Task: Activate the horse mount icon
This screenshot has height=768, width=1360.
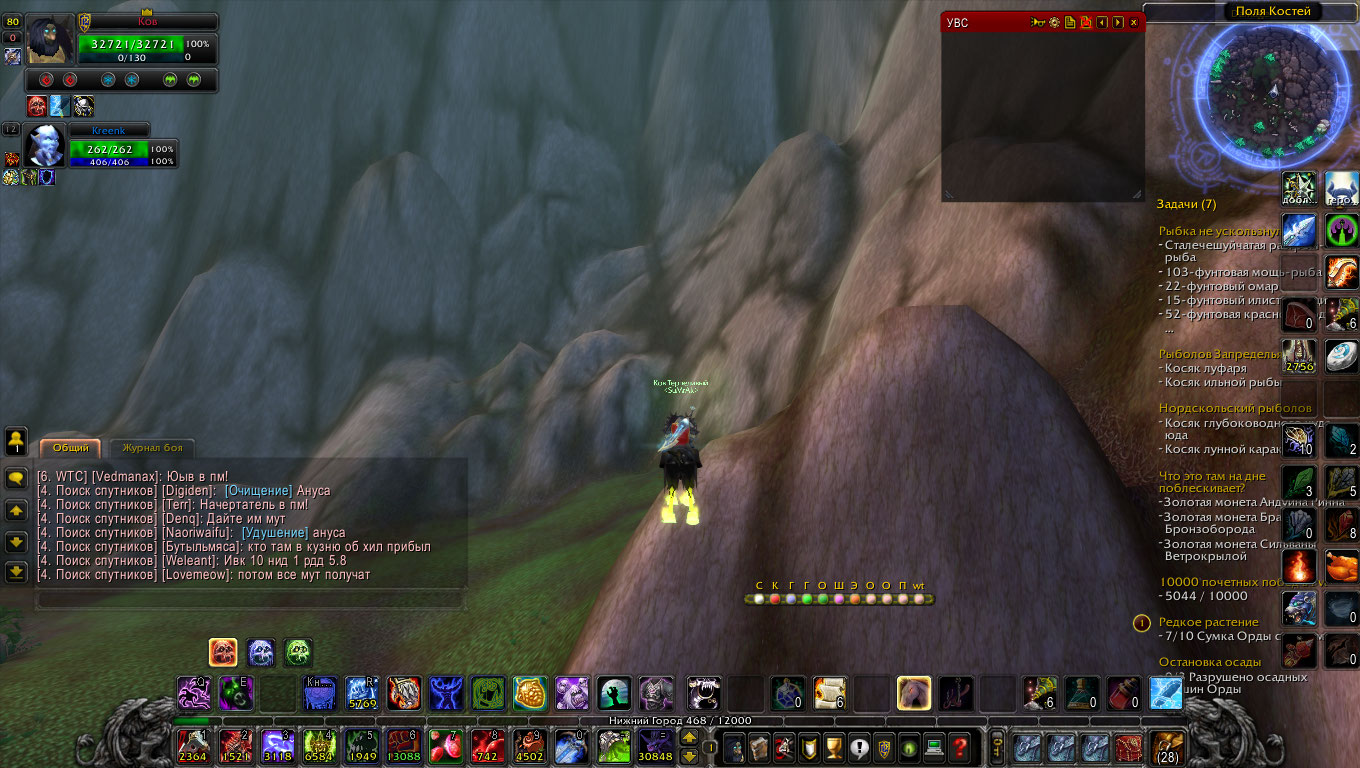Action: point(914,692)
